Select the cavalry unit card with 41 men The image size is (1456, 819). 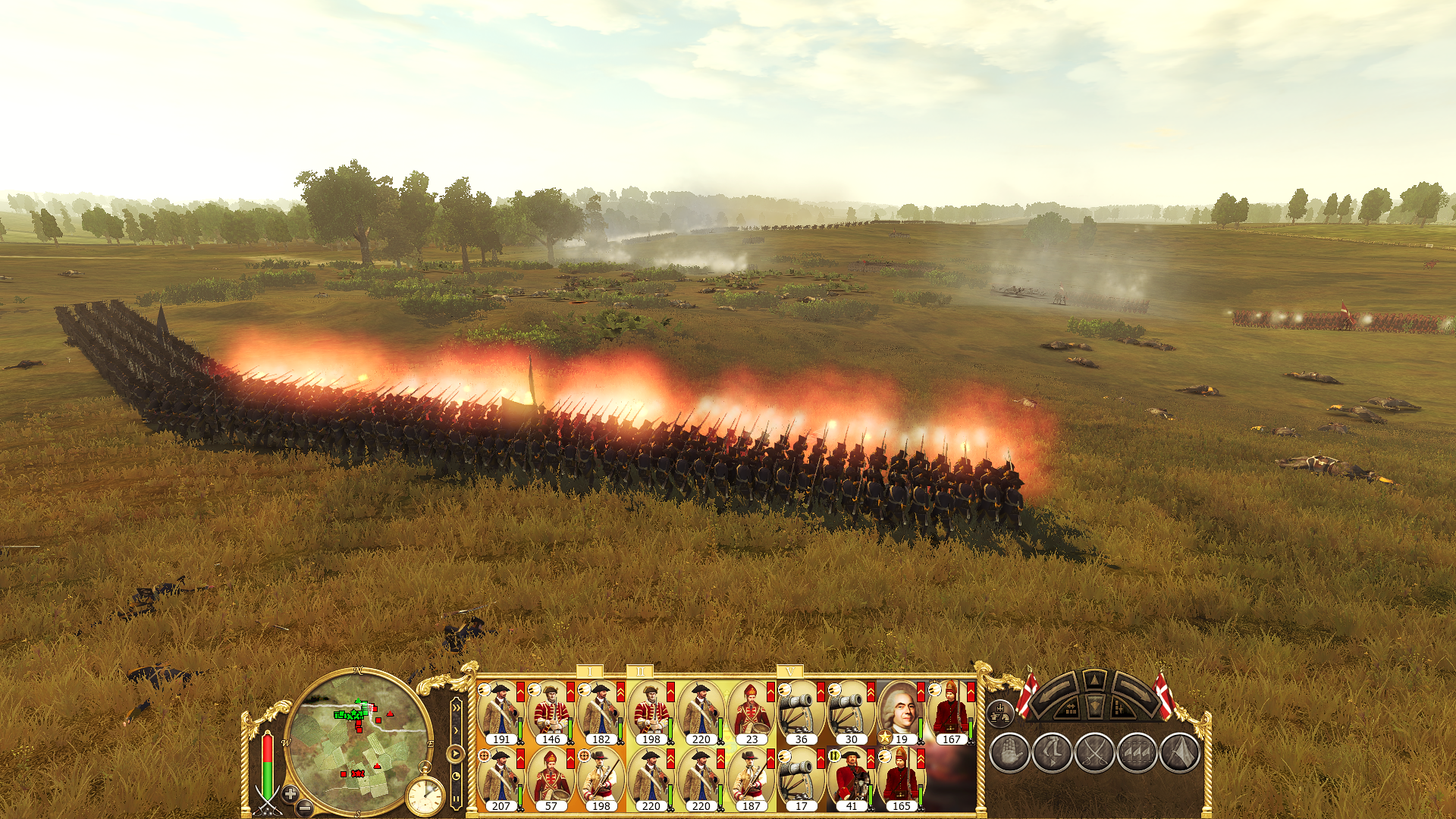pos(850,778)
